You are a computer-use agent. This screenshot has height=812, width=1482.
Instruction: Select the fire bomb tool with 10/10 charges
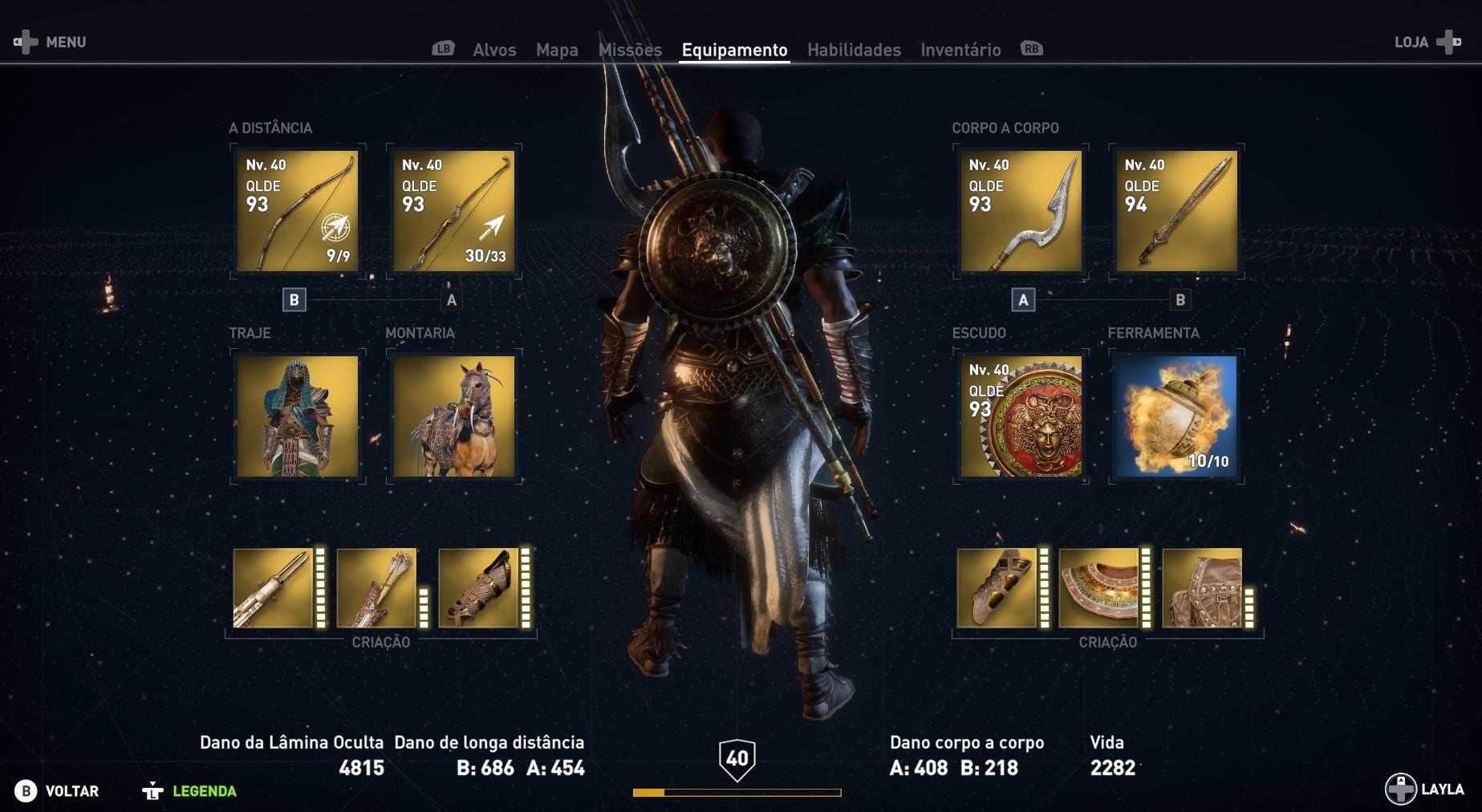click(1177, 416)
